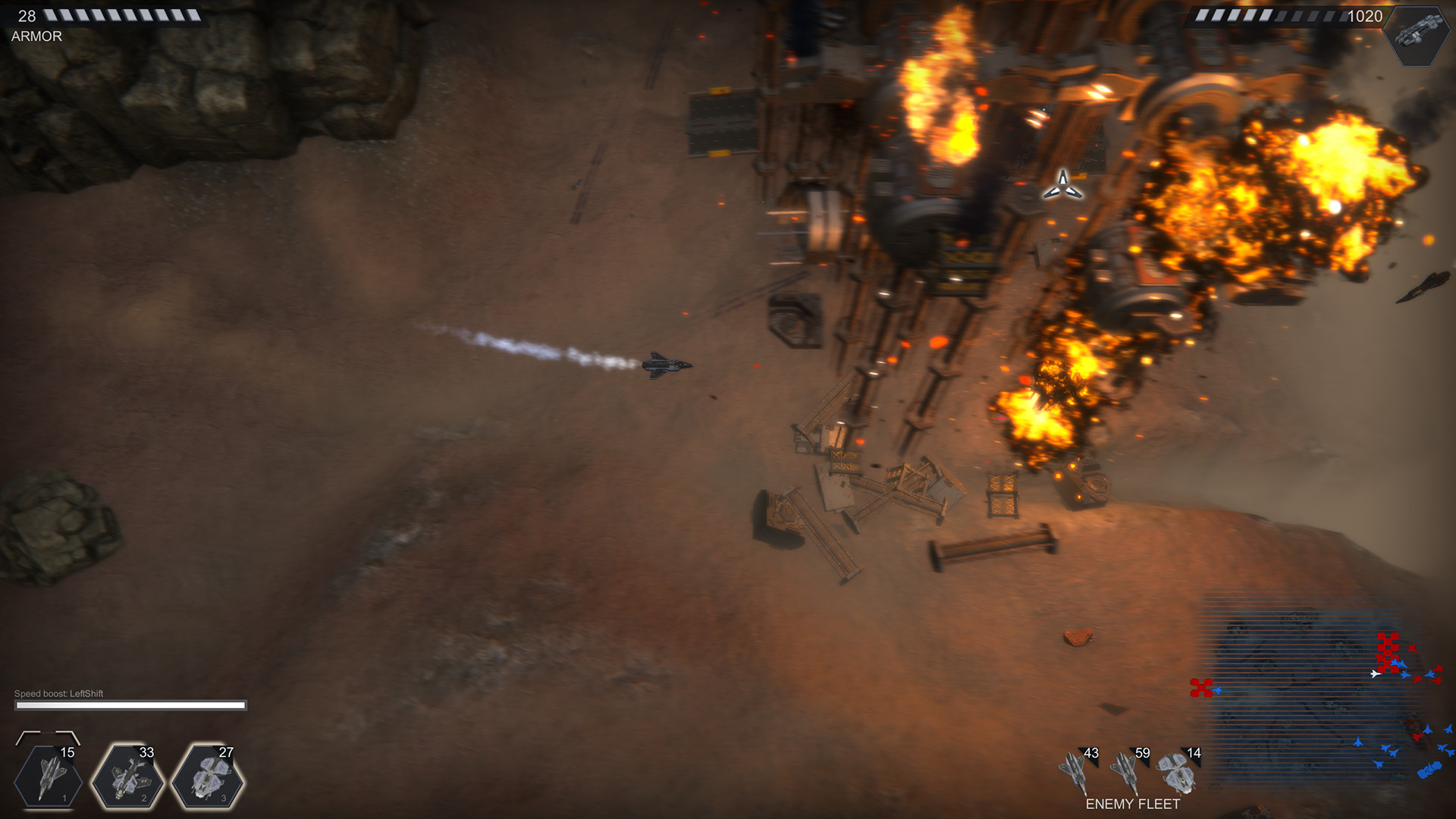Click the Speed boost: LeftShift prompt
This screenshot has width=1456, height=819.
[58, 692]
